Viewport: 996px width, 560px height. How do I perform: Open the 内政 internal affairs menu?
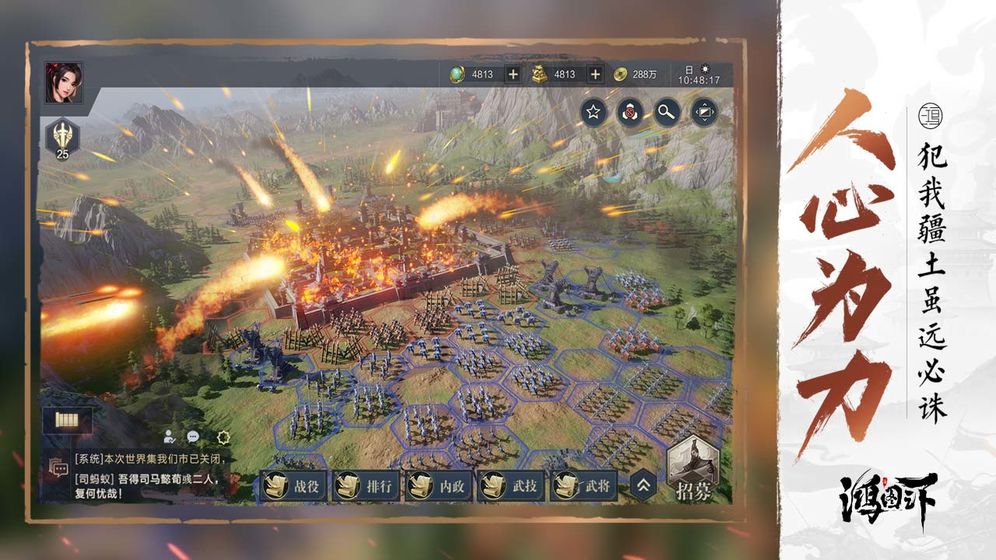[438, 486]
